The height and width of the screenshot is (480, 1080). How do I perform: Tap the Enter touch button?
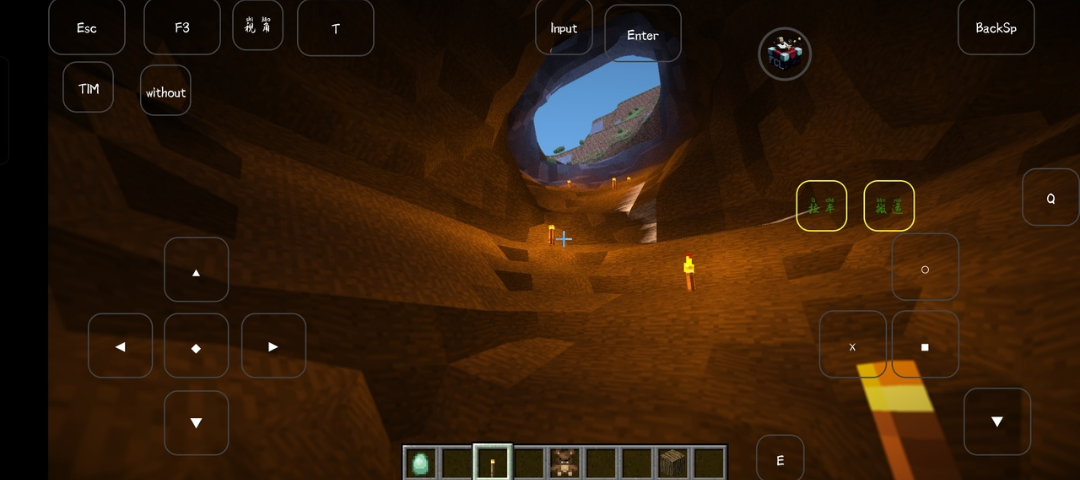click(x=643, y=34)
